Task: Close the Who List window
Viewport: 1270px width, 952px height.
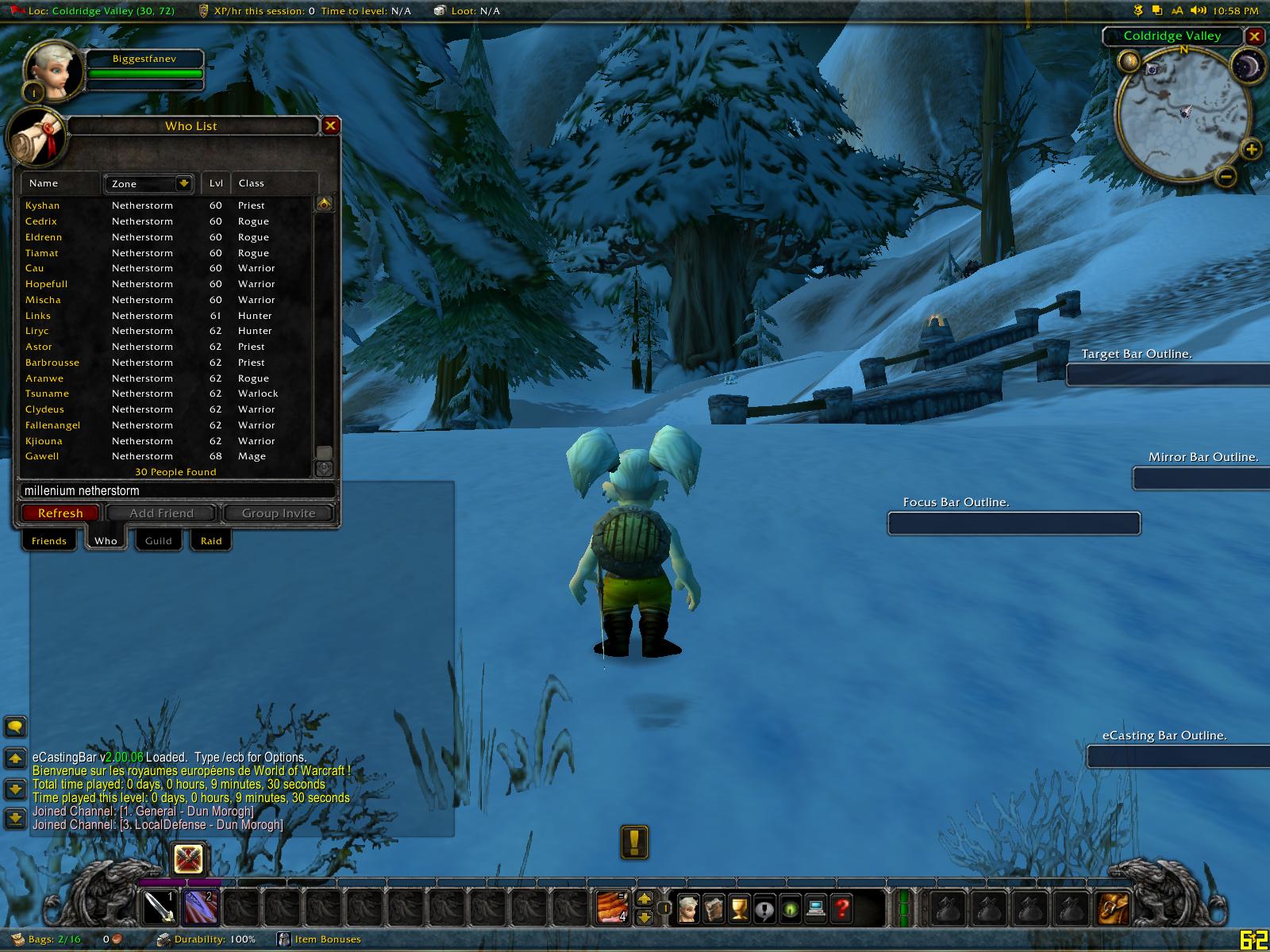Action: [330, 125]
